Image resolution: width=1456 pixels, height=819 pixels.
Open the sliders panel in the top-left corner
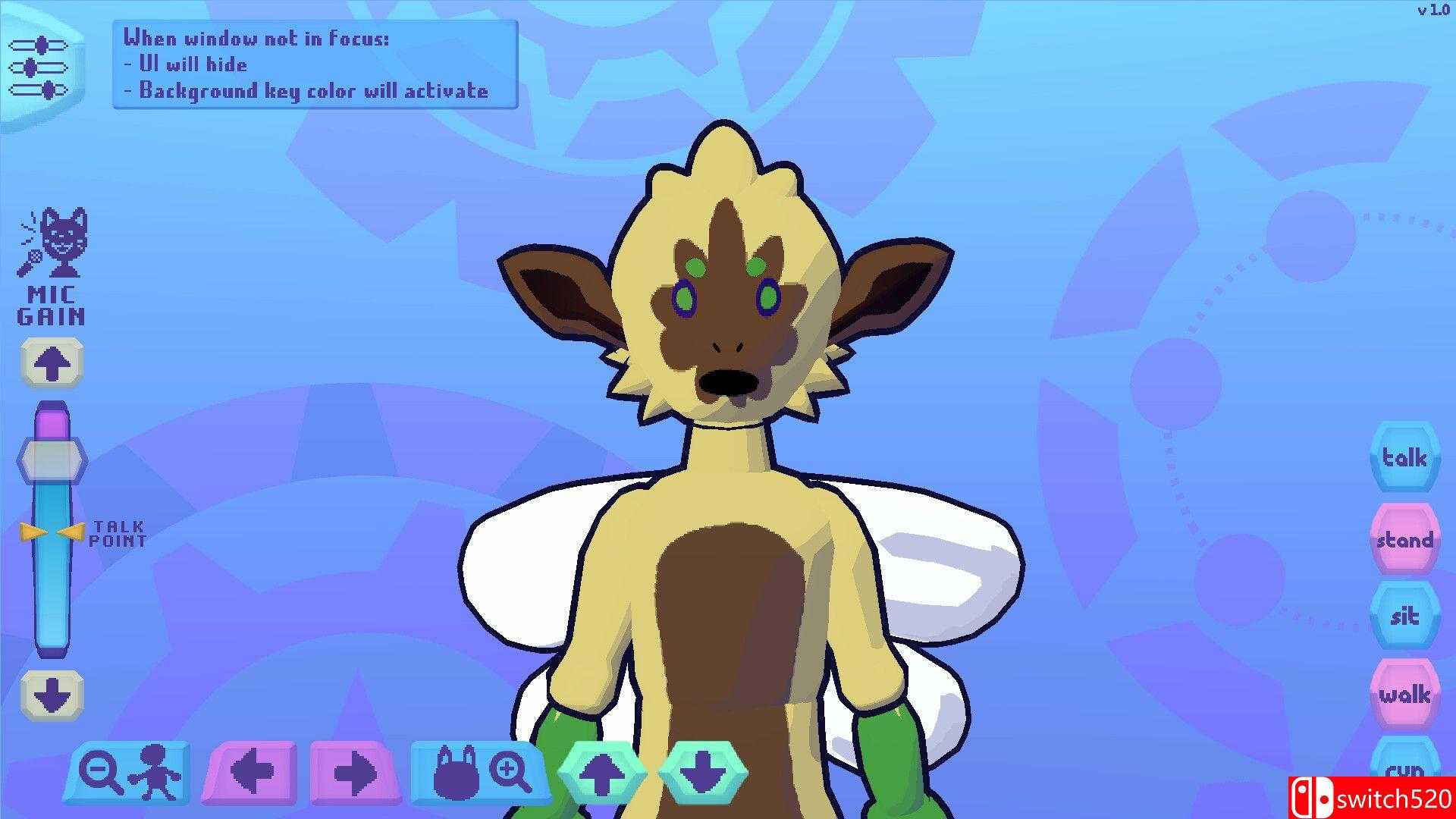tap(38, 67)
